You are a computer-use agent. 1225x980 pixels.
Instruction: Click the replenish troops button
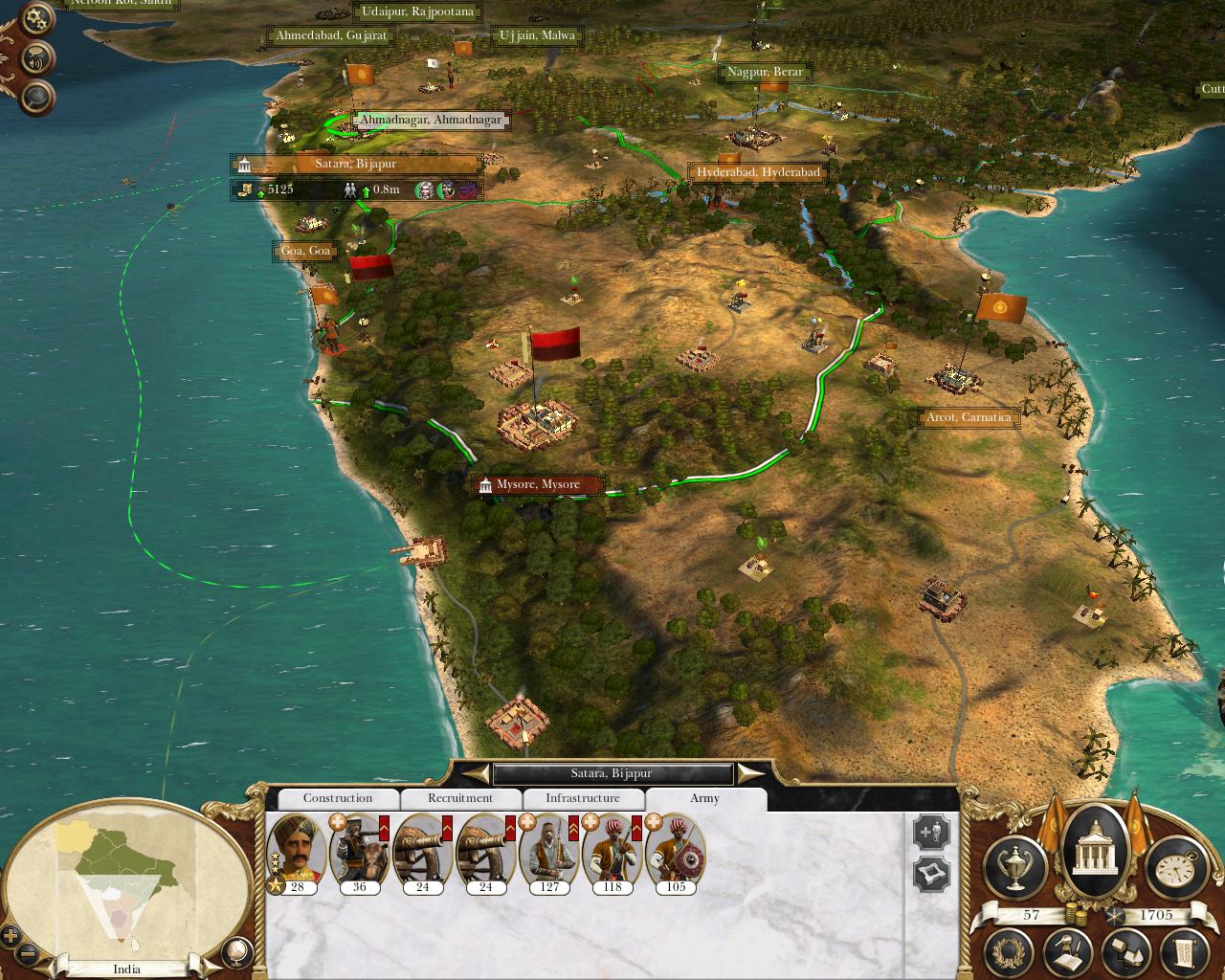[931, 832]
